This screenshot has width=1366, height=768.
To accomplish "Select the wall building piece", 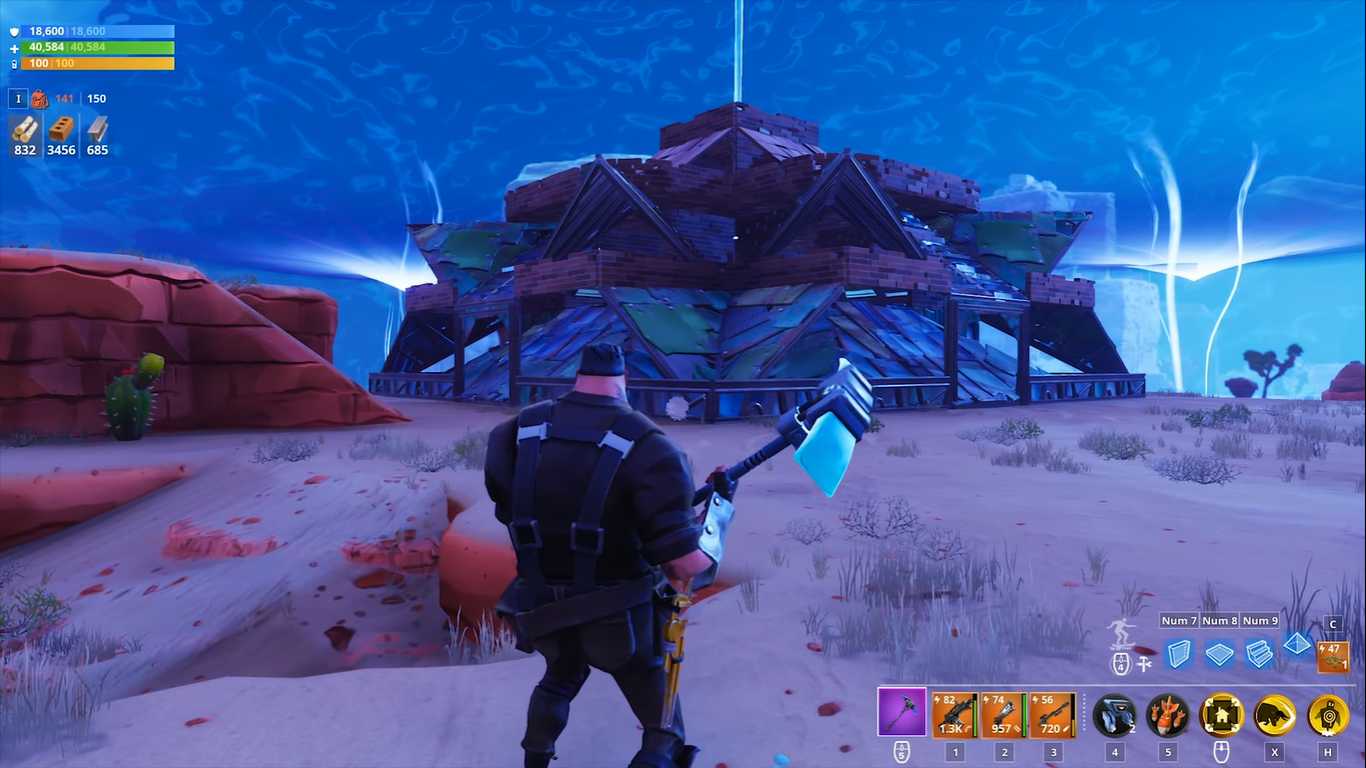I will coord(1179,653).
